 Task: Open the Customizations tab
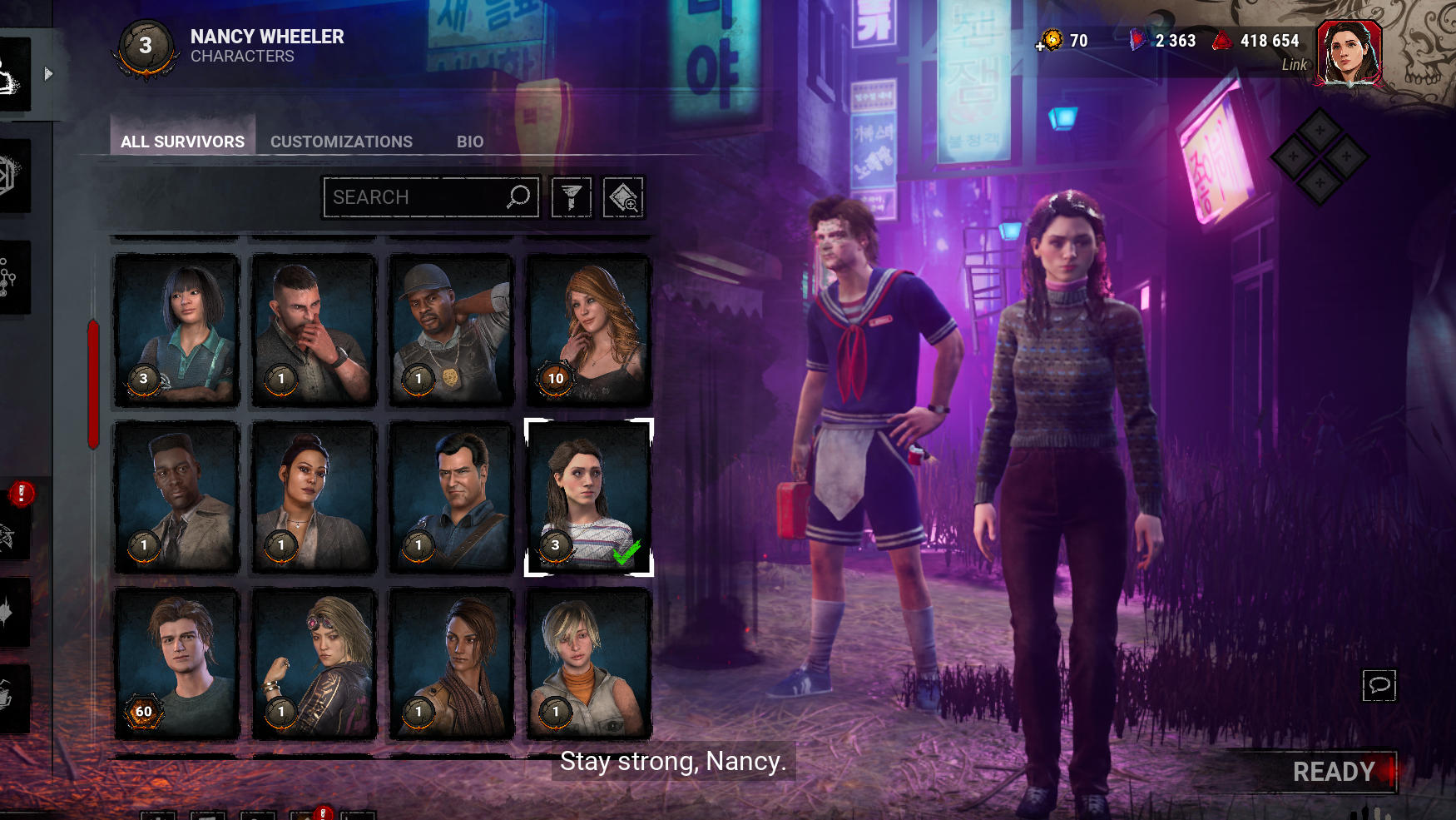pyautogui.click(x=341, y=142)
